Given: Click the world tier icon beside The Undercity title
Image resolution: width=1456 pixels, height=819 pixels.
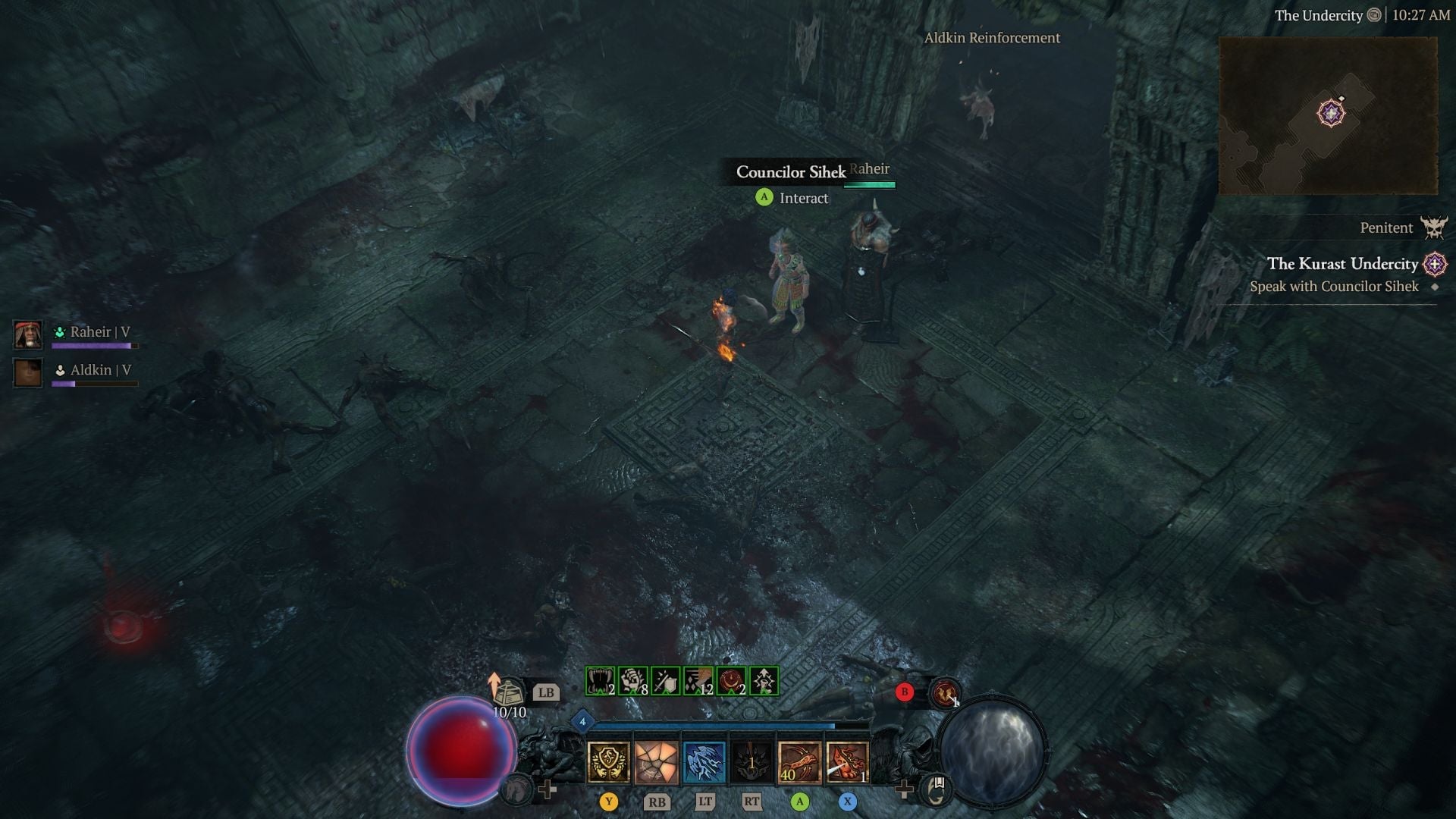Looking at the screenshot, I should tap(1373, 15).
